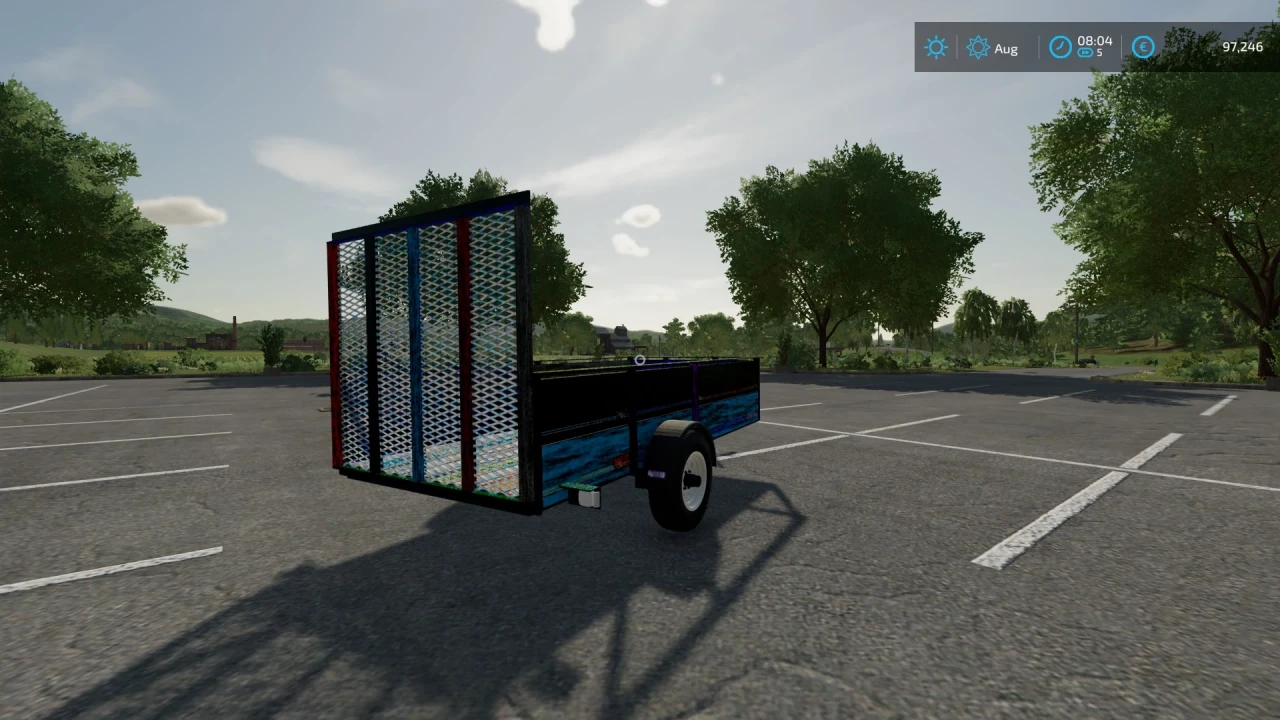The width and height of the screenshot is (1280, 720).
Task: Click the current weather sun icon
Action: pos(935,47)
